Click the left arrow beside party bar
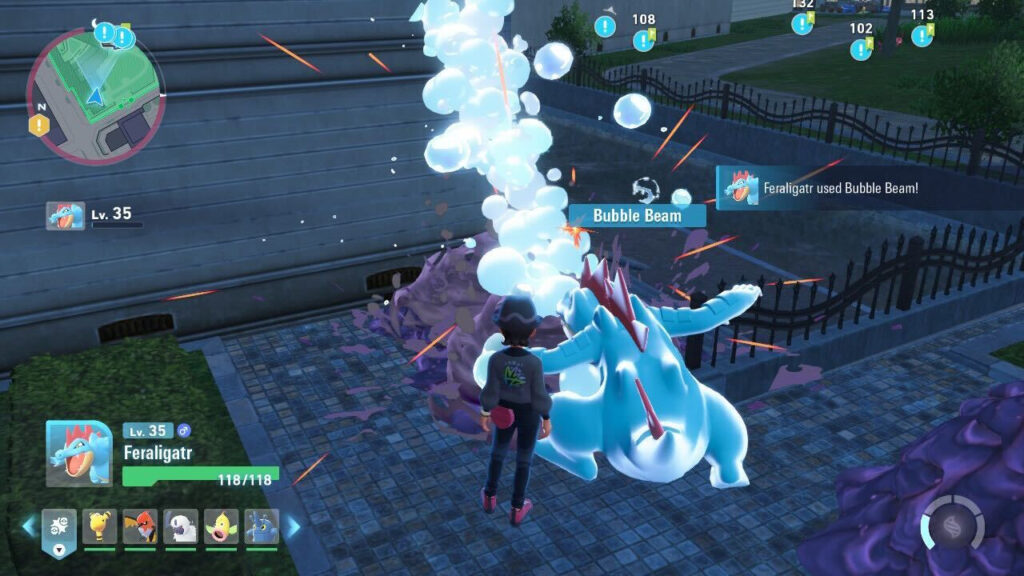Screen dimensions: 1024x576 (x=28, y=526)
